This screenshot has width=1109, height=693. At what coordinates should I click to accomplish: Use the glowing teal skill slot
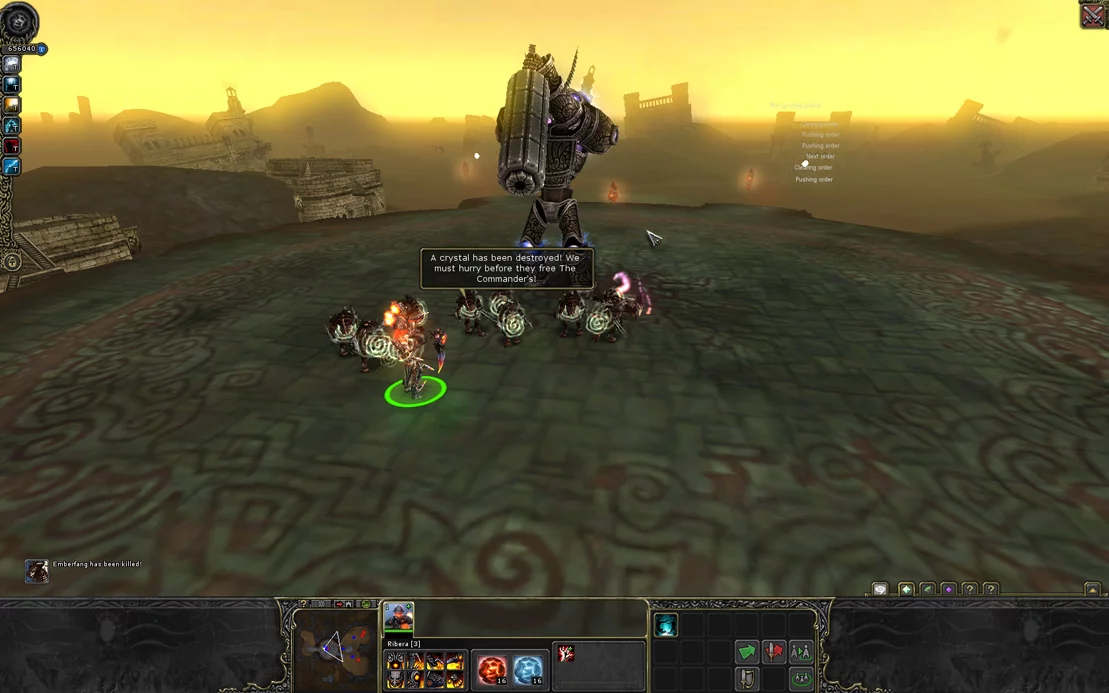(x=666, y=626)
